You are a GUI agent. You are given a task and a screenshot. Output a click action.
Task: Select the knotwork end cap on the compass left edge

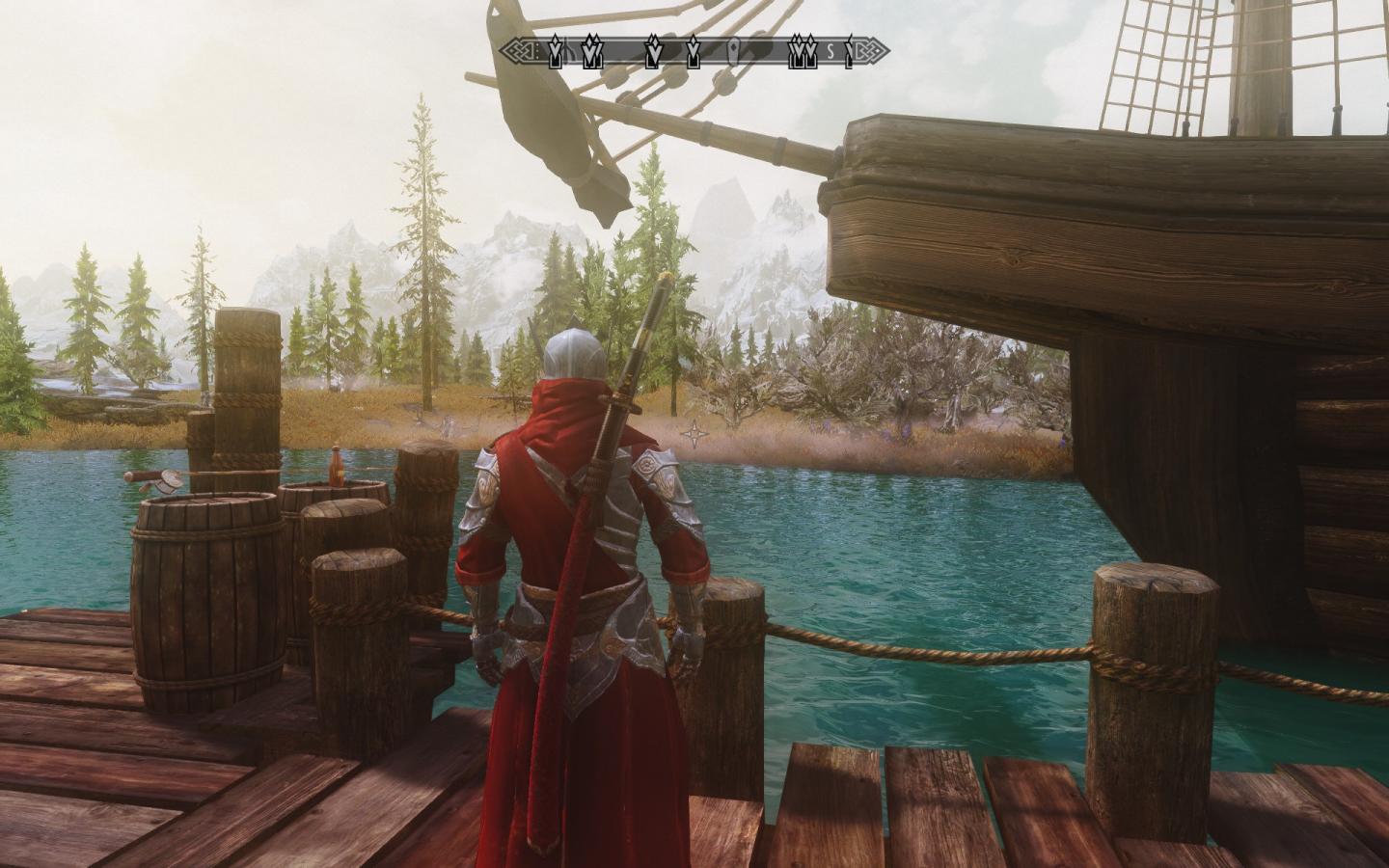click(x=516, y=50)
